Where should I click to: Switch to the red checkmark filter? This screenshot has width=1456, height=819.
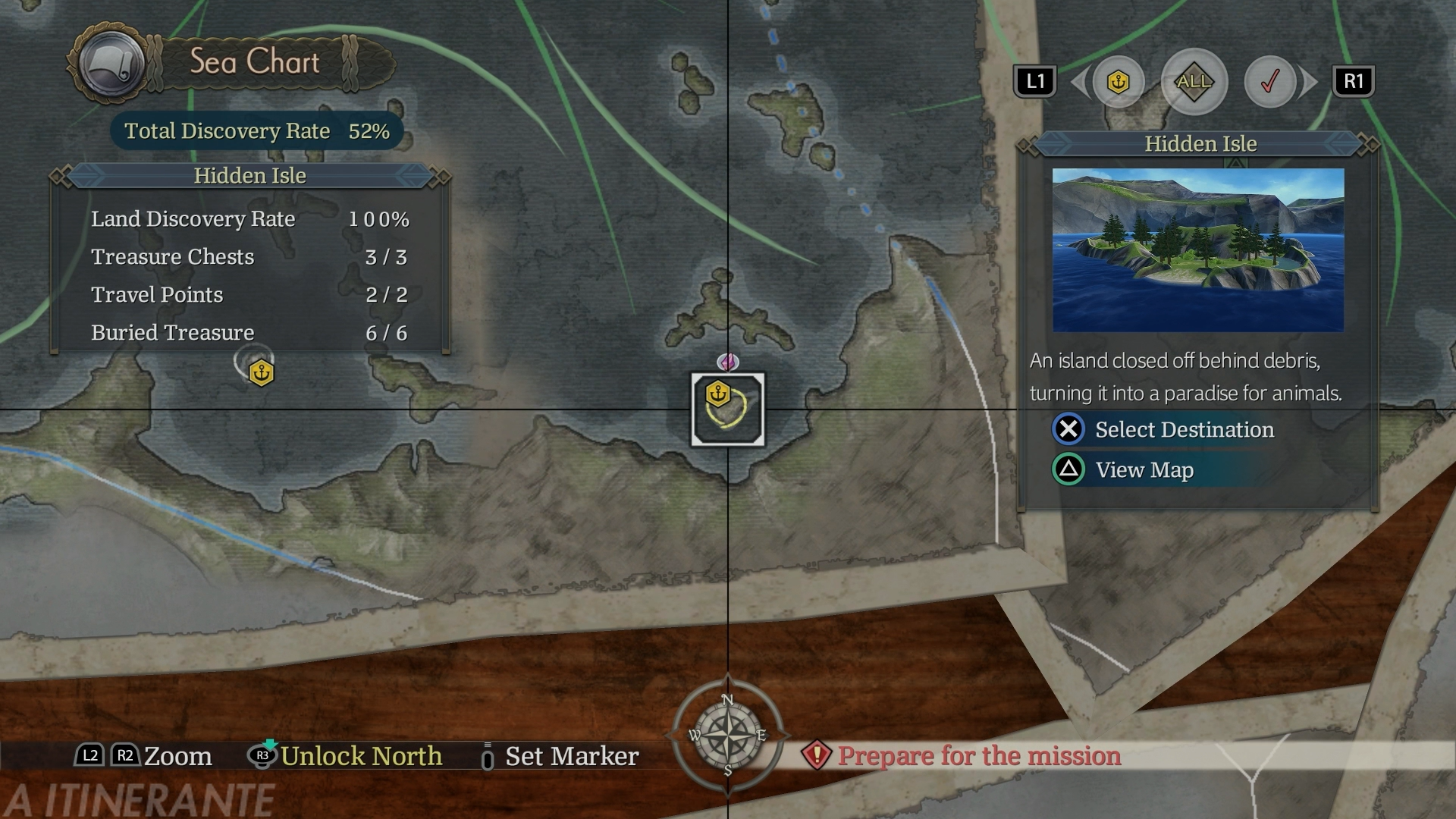tap(1269, 81)
